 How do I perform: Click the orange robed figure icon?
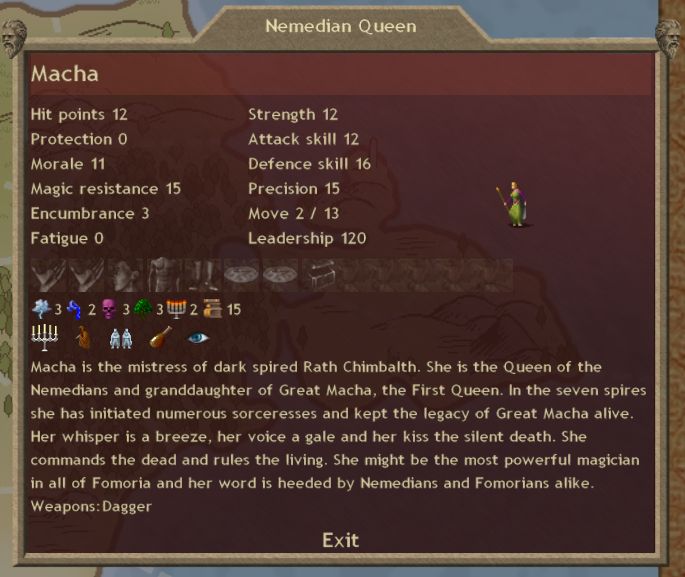[84, 337]
